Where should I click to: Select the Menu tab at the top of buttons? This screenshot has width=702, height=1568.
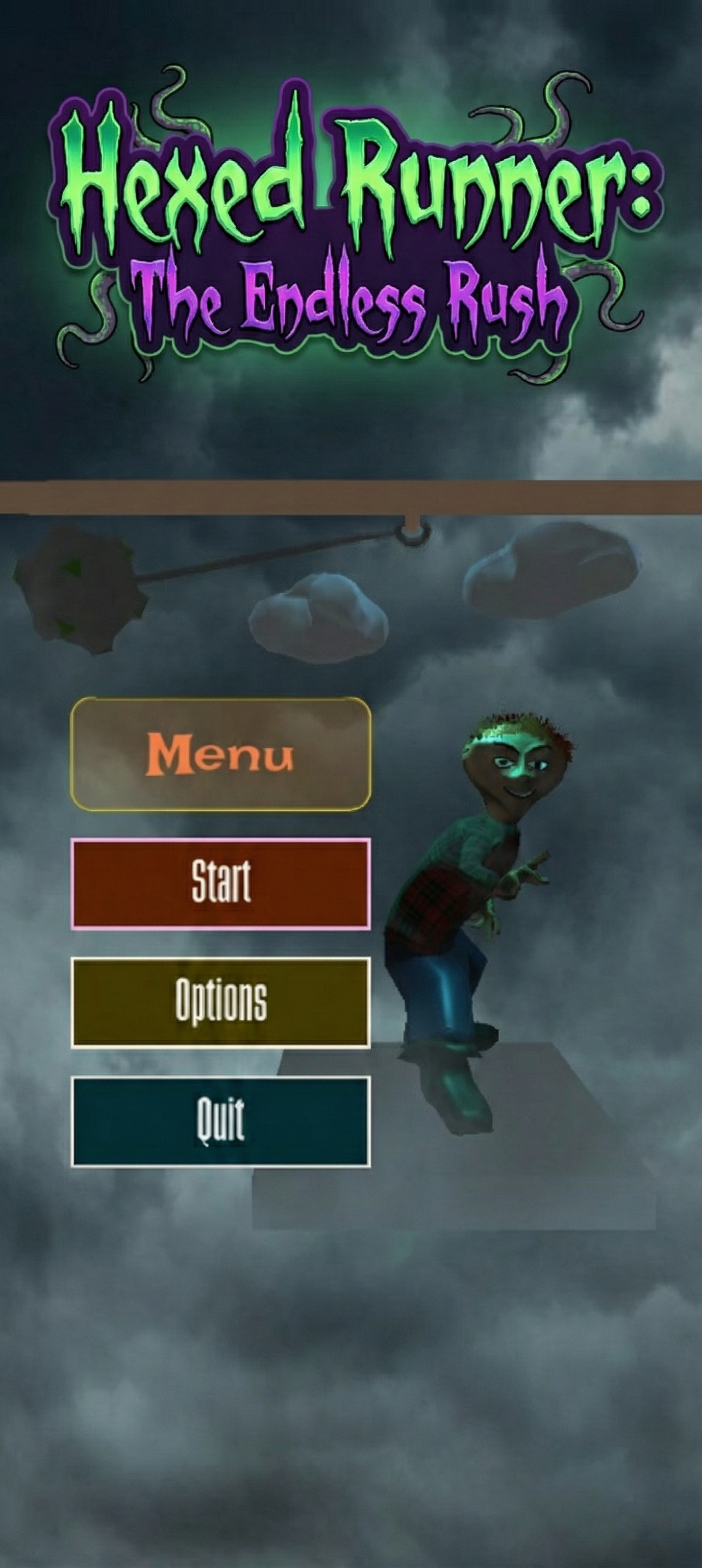(x=221, y=755)
